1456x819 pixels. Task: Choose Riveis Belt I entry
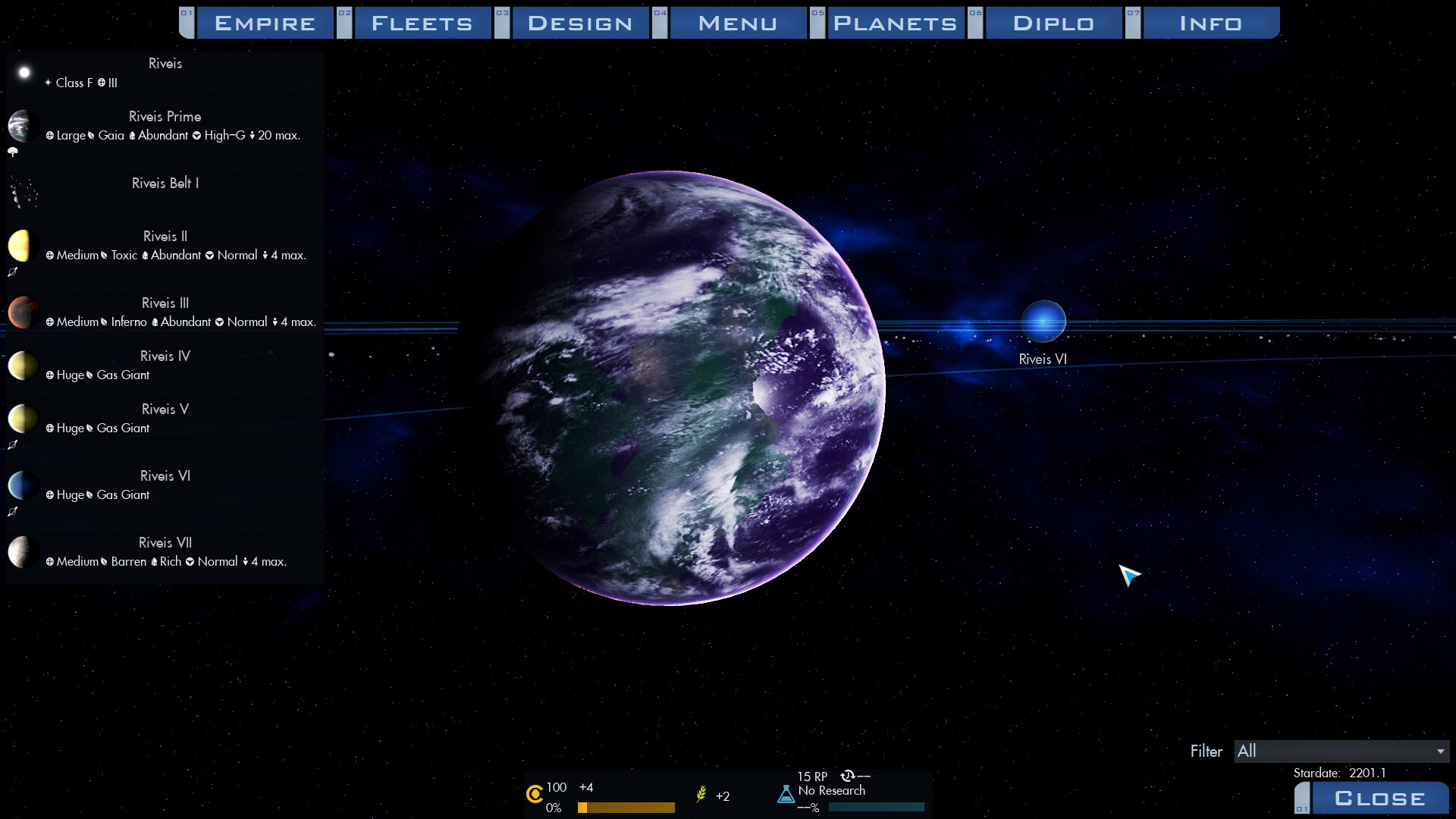165,184
